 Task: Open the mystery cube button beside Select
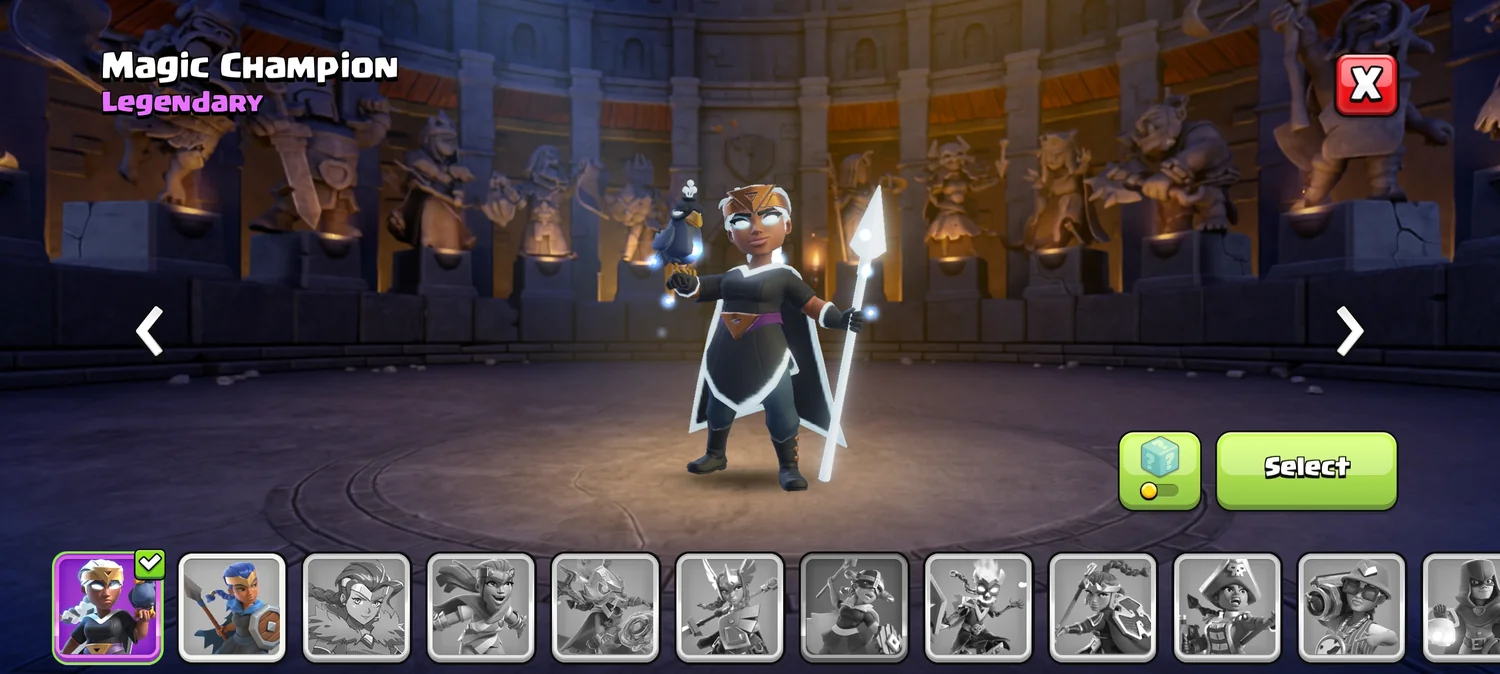click(x=1159, y=470)
